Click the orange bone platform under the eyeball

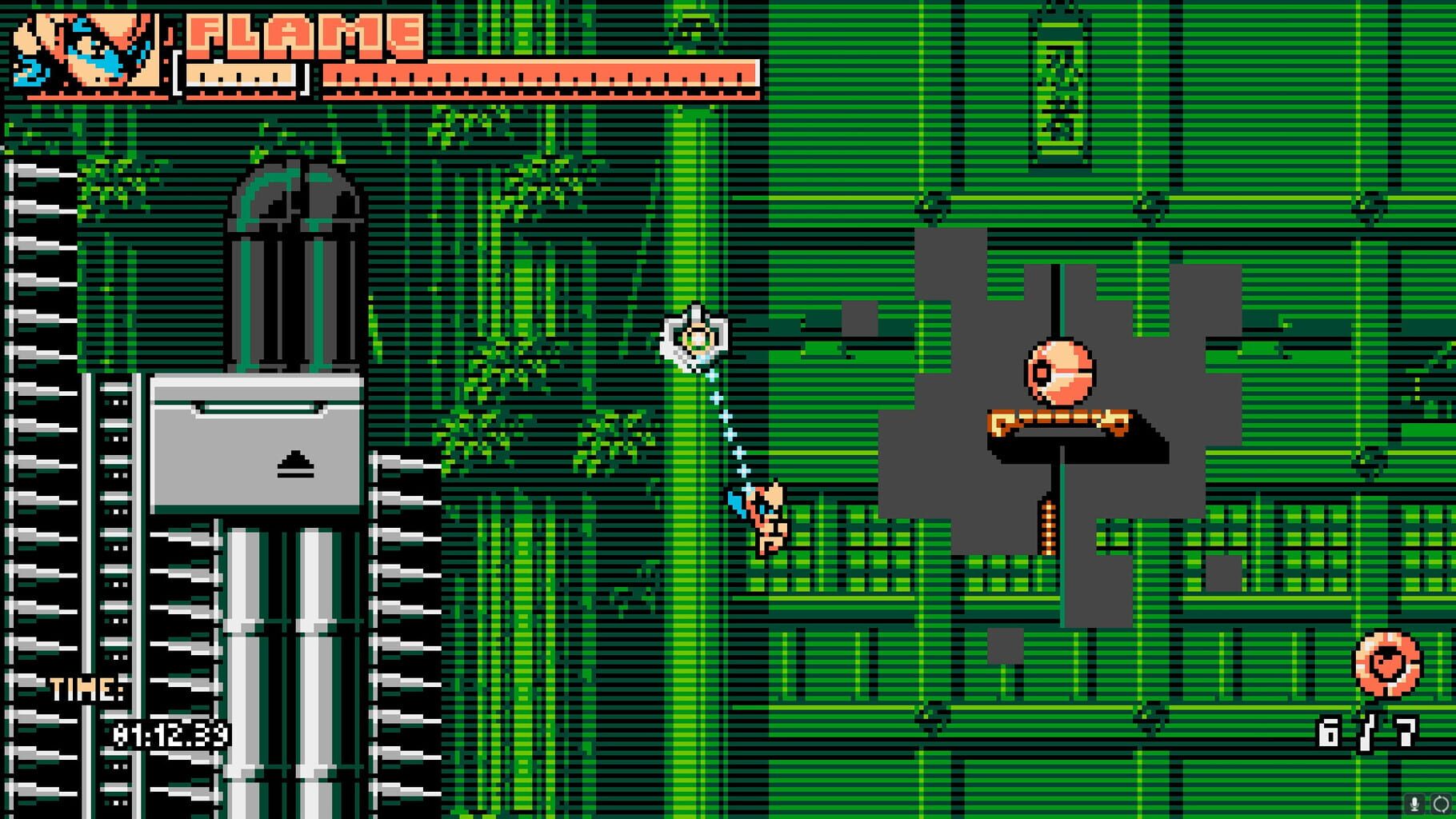(x=1058, y=420)
